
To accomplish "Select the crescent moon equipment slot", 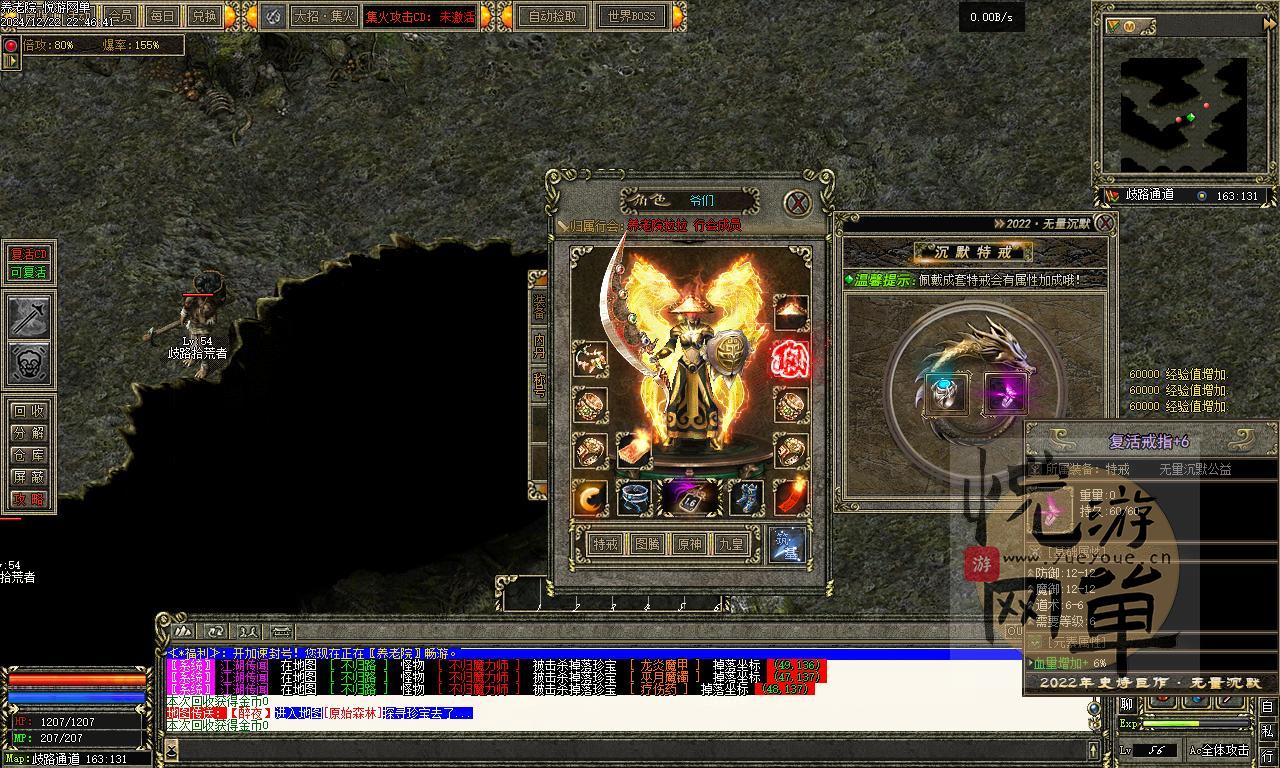I will [591, 497].
